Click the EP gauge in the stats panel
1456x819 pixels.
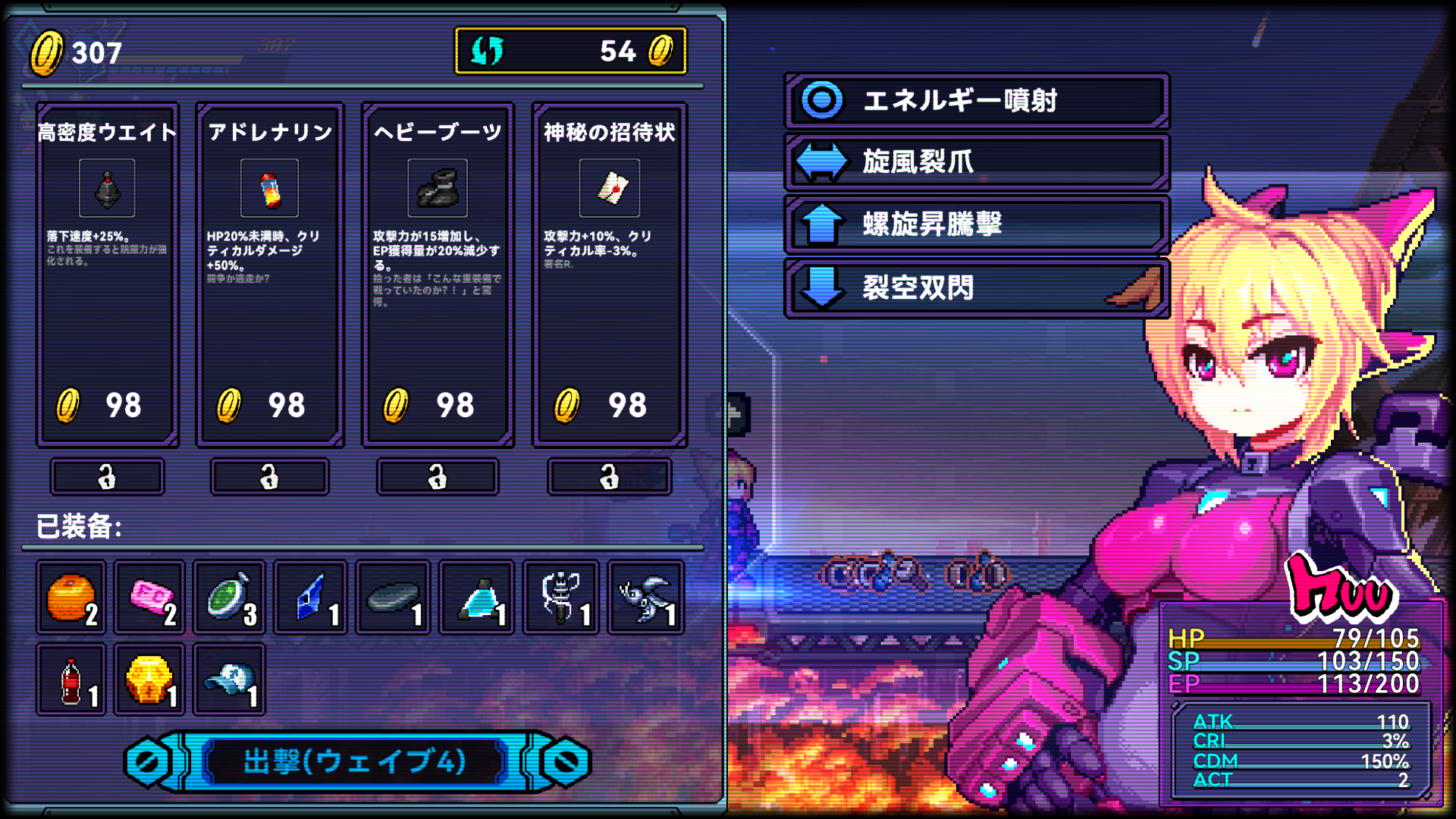tap(1289, 684)
